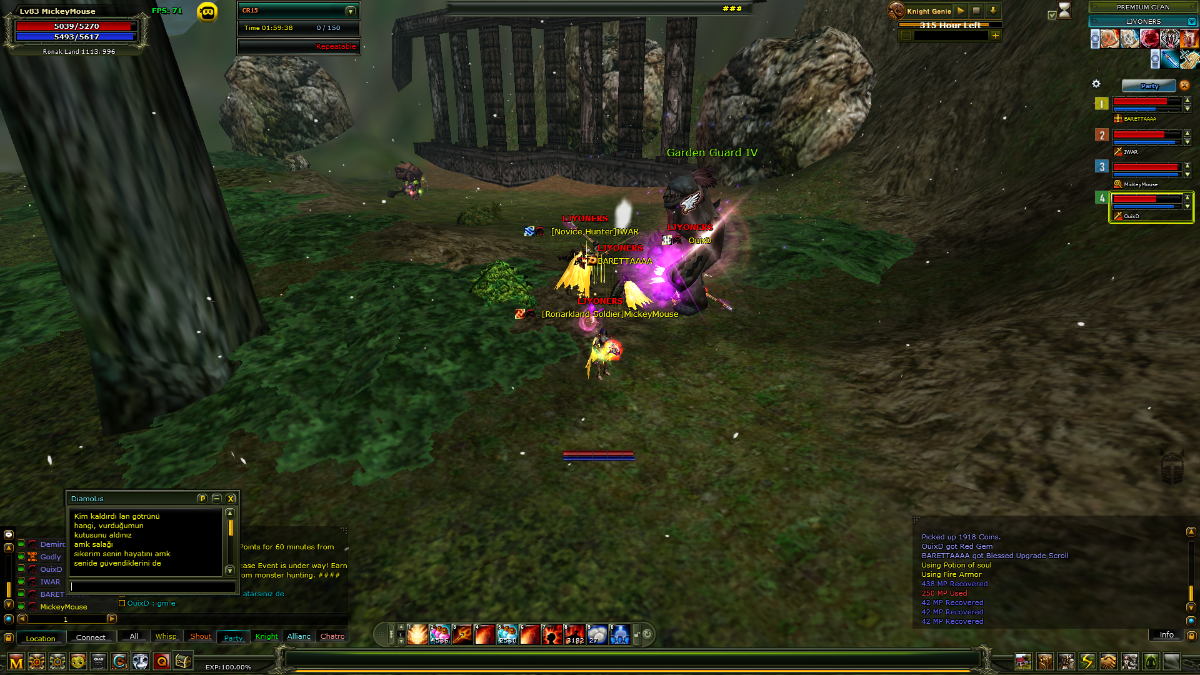Close the party panel with orange X

click(x=1184, y=85)
